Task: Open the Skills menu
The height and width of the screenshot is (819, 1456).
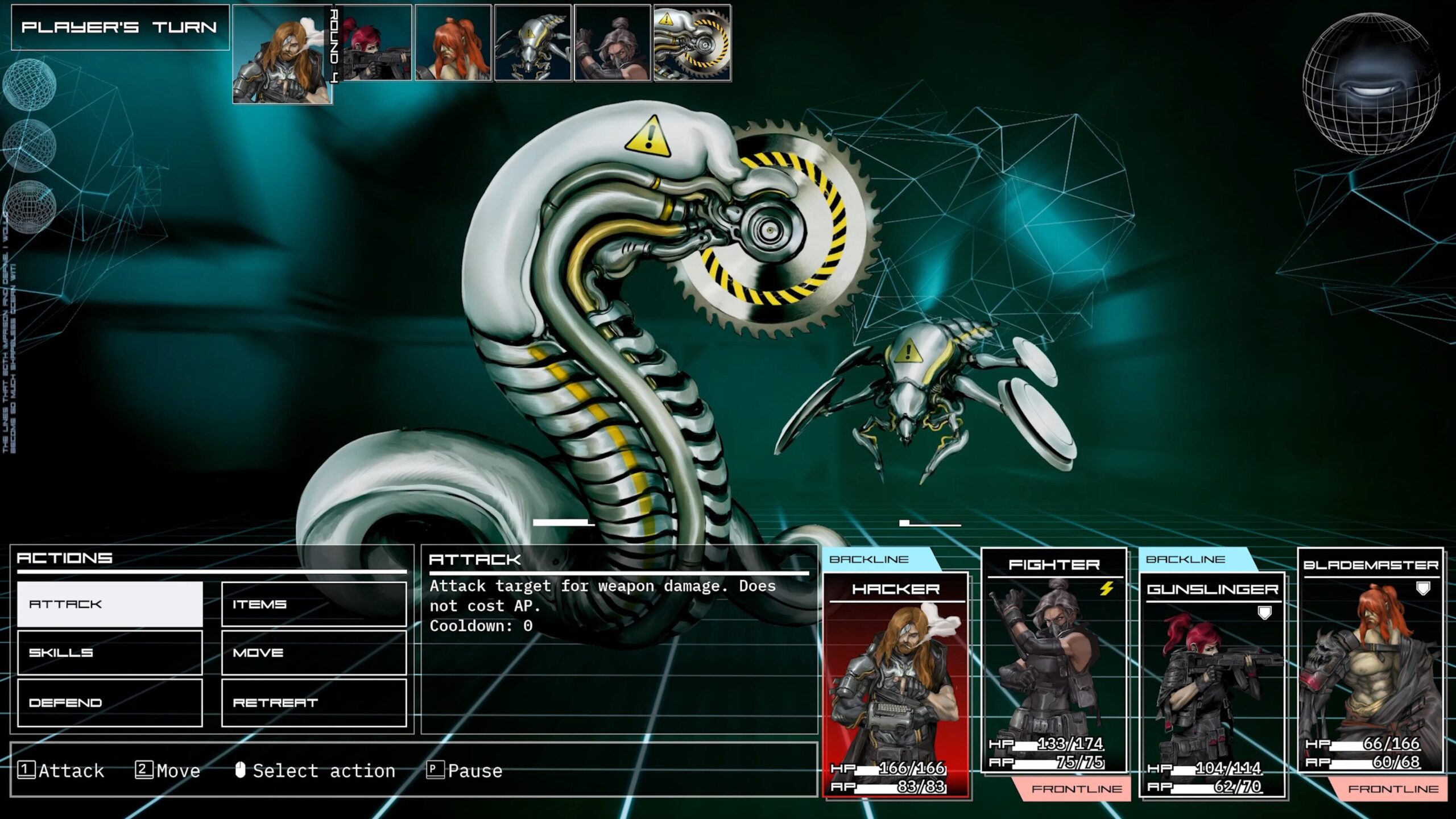Action: [110, 653]
